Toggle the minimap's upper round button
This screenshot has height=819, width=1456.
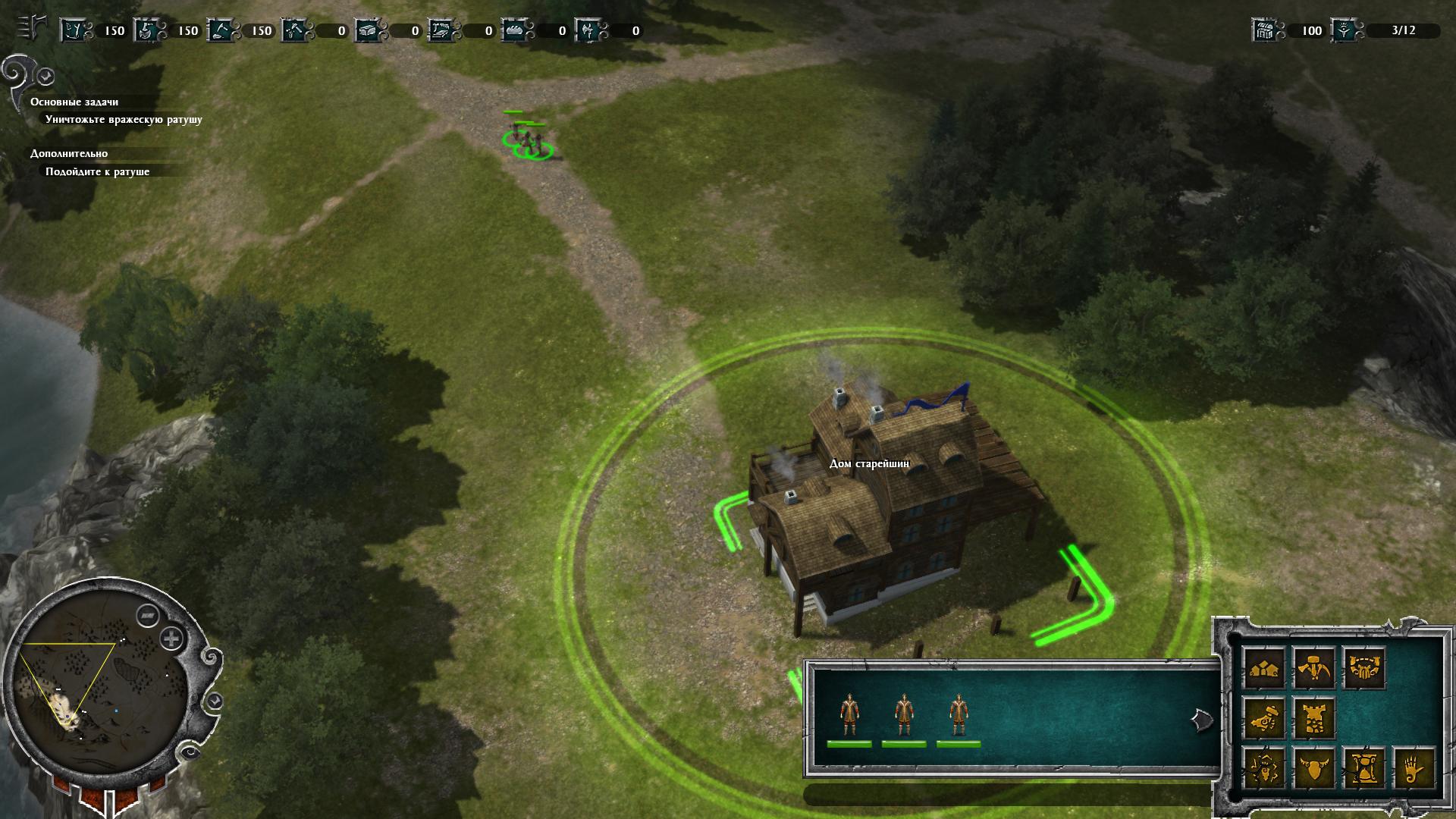(x=147, y=616)
